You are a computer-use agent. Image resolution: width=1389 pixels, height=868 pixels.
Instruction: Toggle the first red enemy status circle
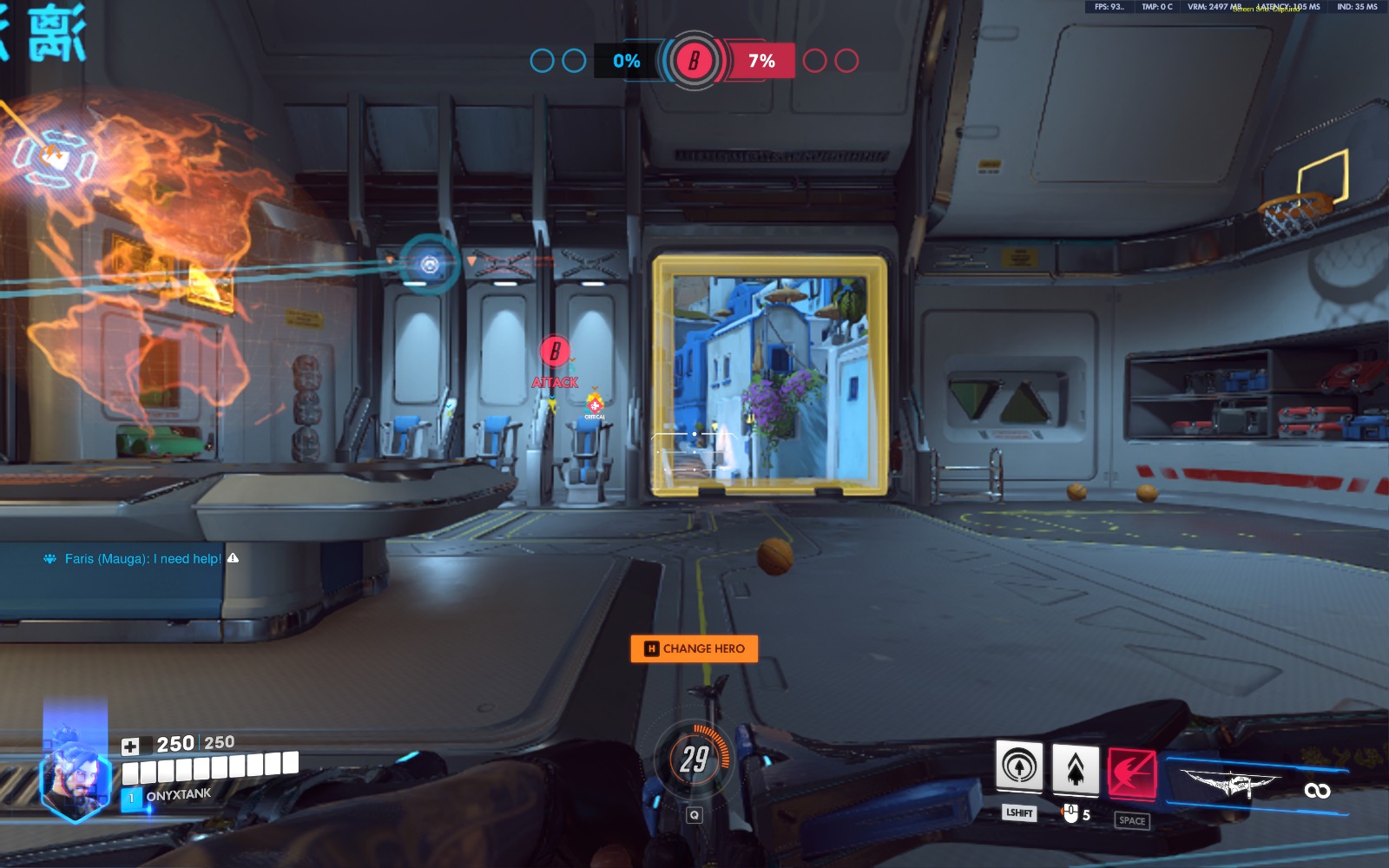coord(814,61)
